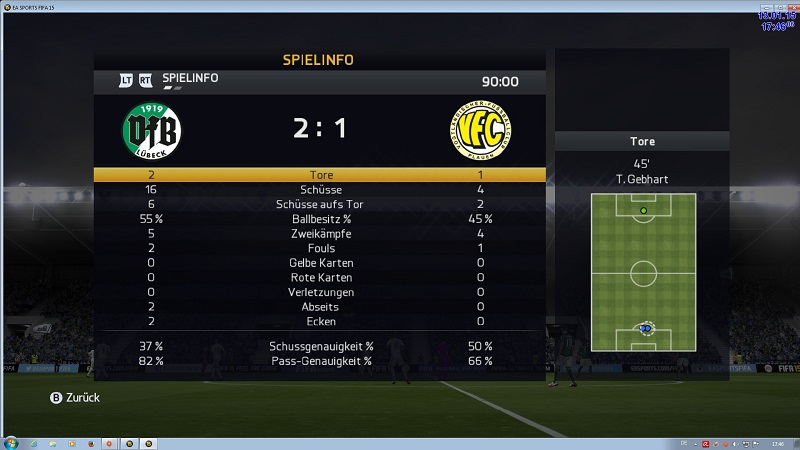This screenshot has height=450, width=800.
Task: Select the Zweikämpfe stat row
Action: pyautogui.click(x=320, y=233)
